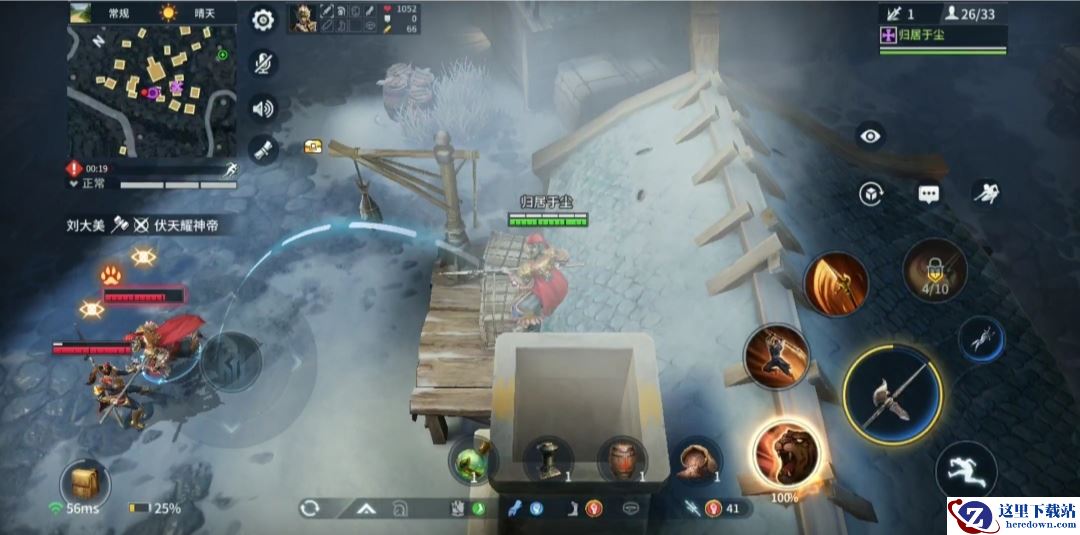Open the character portrait equipment panel

click(302, 18)
